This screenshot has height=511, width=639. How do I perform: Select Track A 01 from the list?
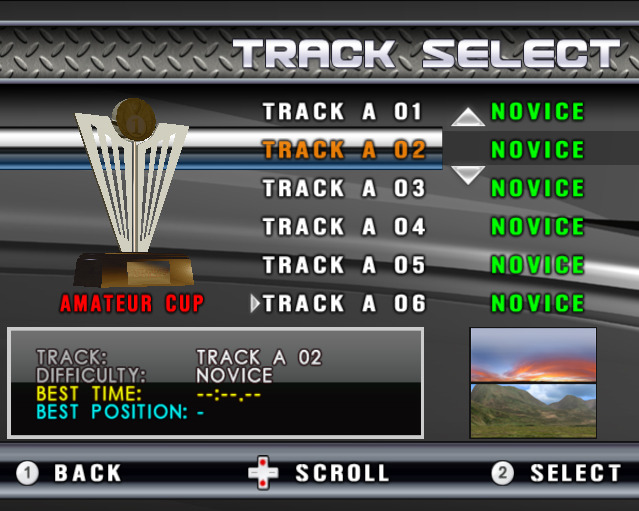tap(344, 112)
